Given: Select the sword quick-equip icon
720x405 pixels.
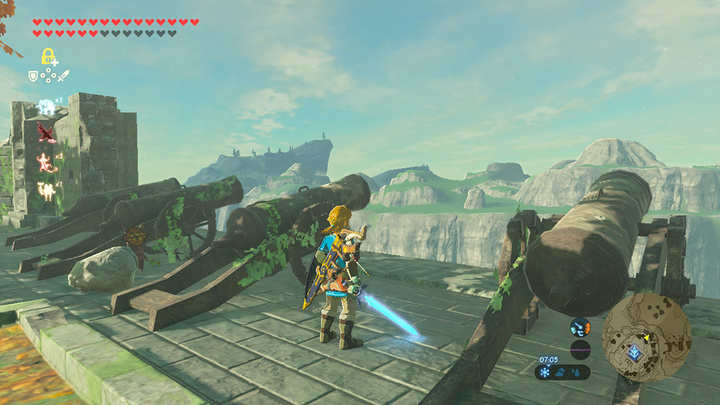Looking at the screenshot, I should [x=63, y=75].
